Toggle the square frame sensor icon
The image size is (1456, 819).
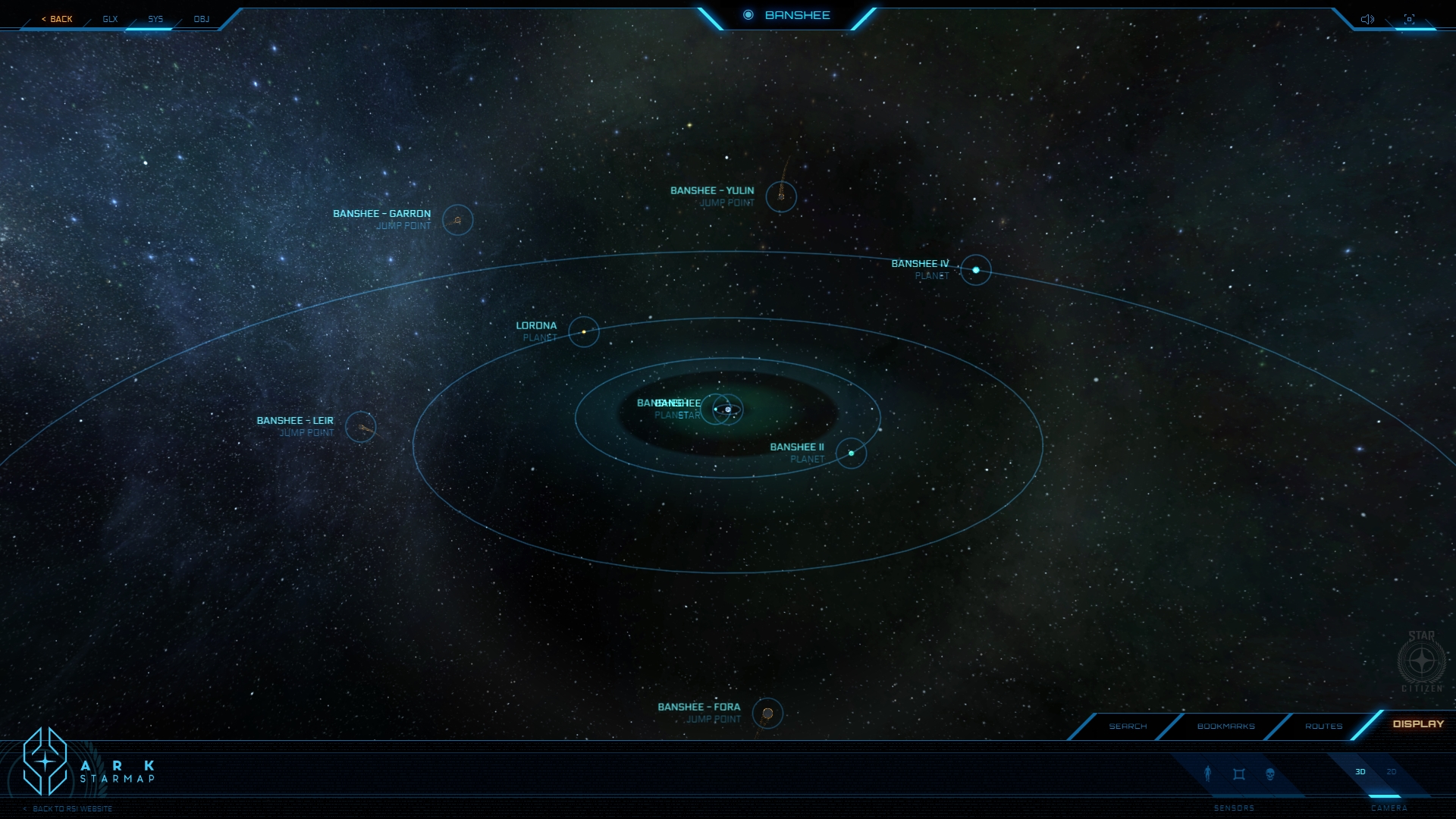tap(1239, 774)
